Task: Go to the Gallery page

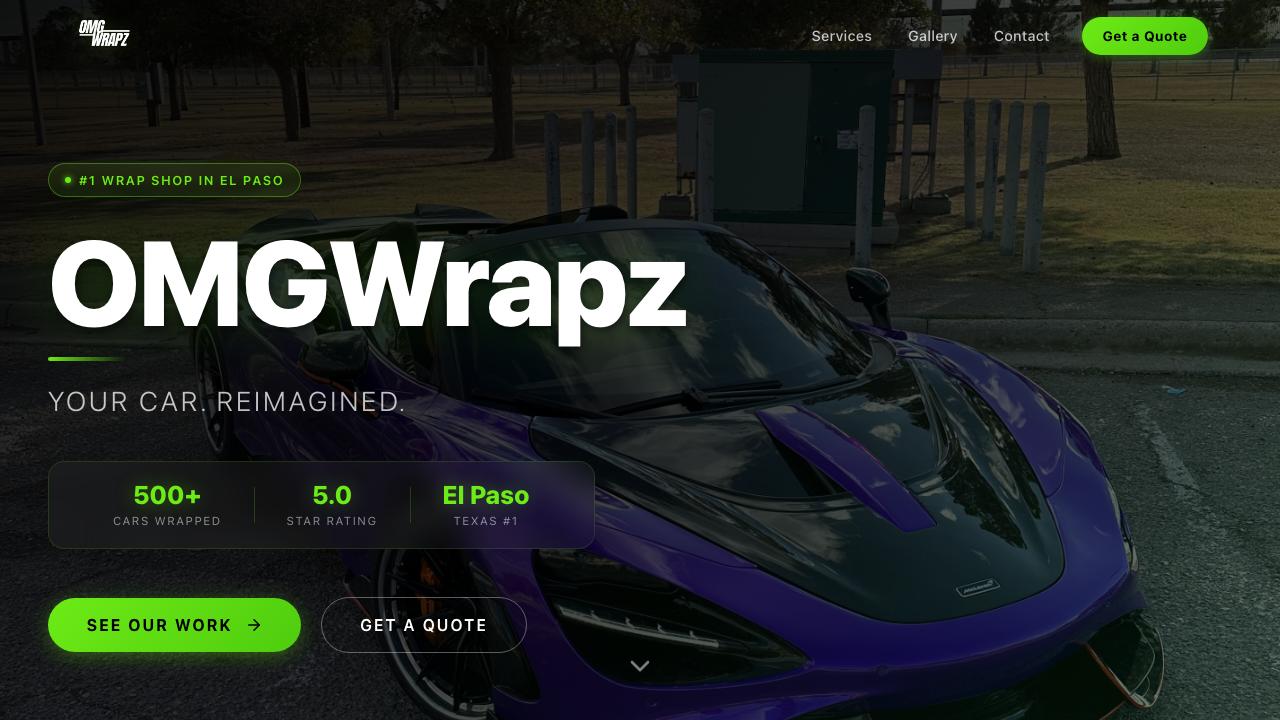Action: [932, 36]
